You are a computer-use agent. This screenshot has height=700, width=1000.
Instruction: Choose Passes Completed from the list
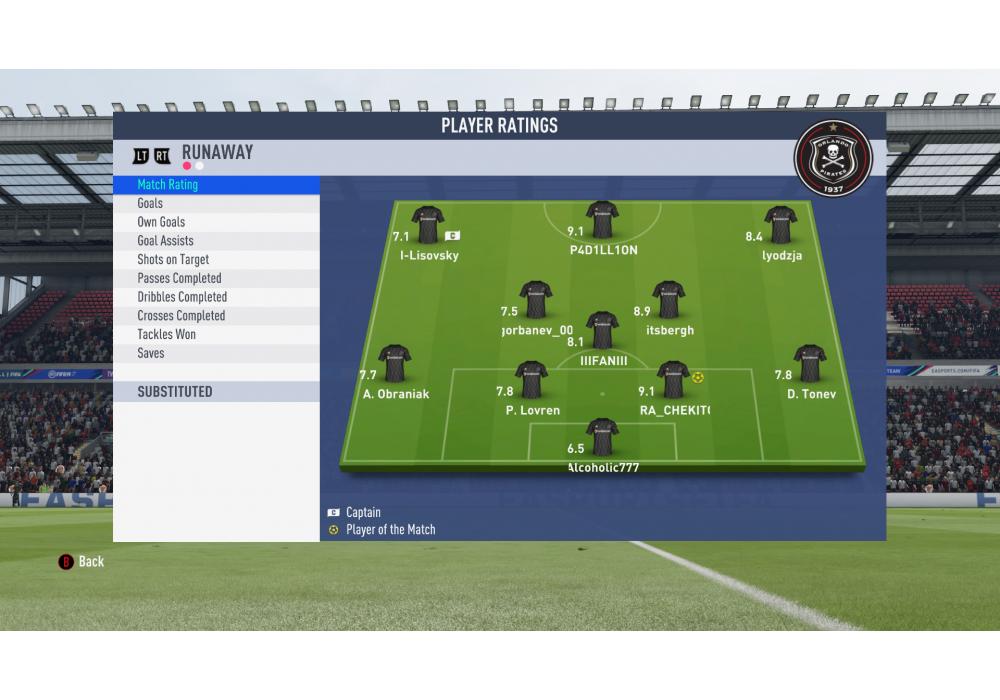click(x=179, y=278)
